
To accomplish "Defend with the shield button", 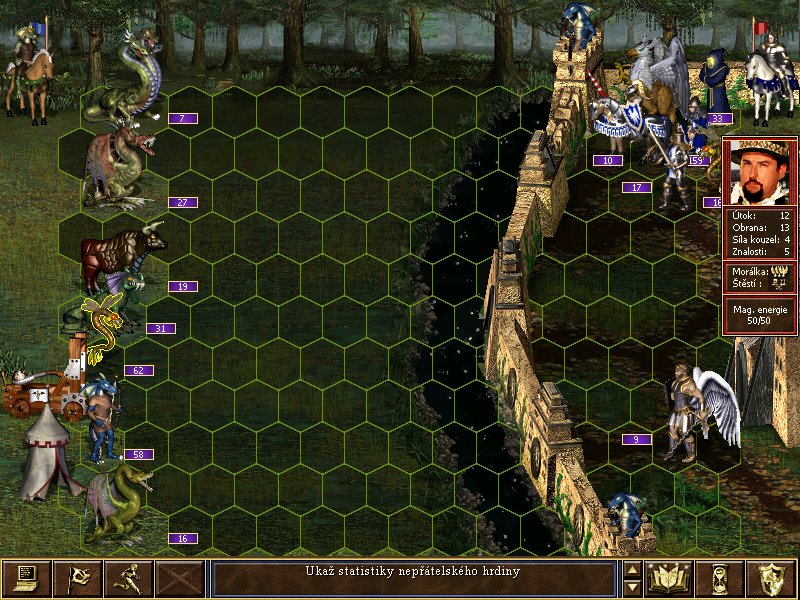I will [x=772, y=578].
